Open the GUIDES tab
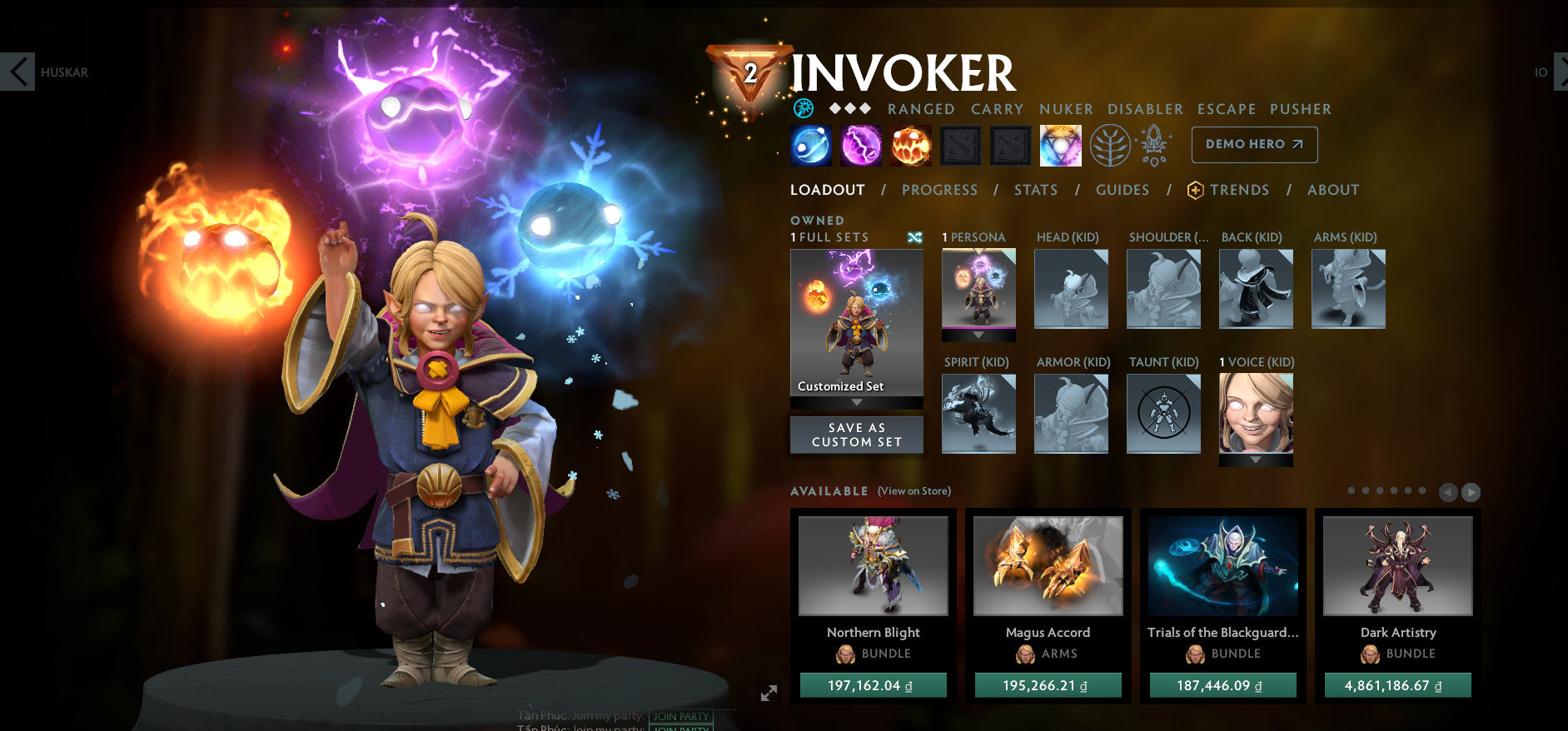1568x731 pixels. pos(1122,190)
